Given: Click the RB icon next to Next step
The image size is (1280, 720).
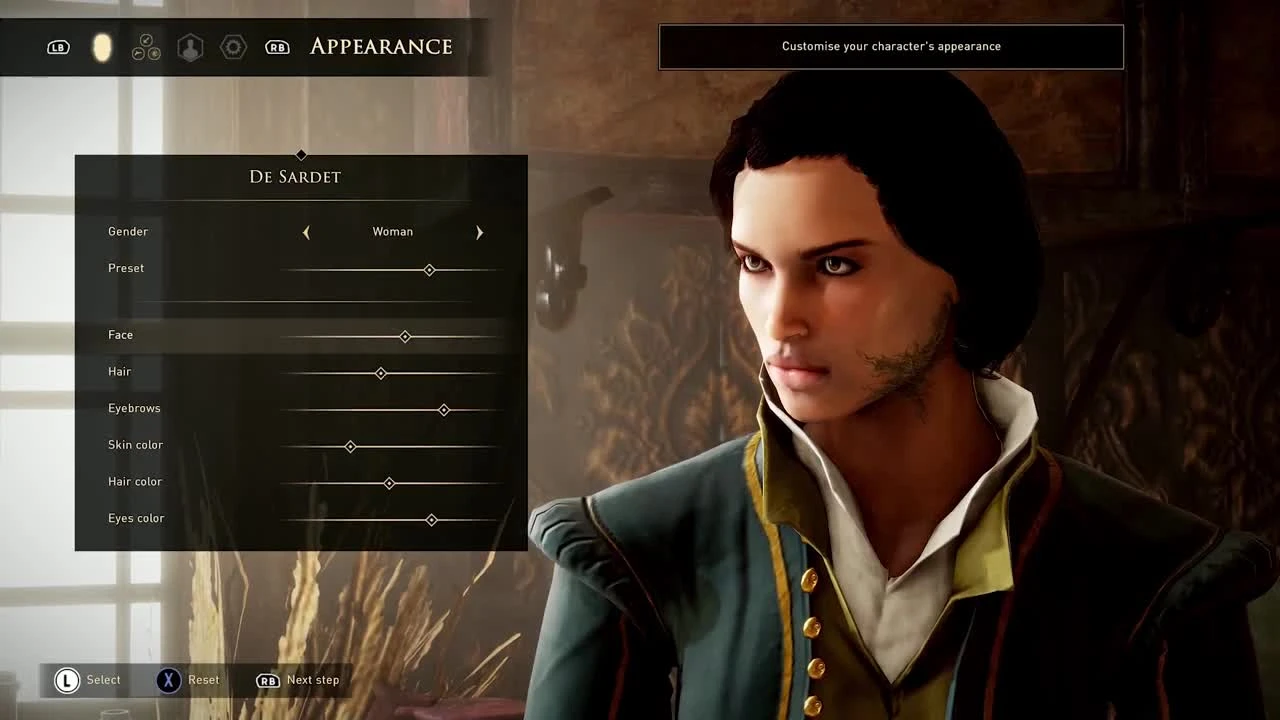Looking at the screenshot, I should point(267,680).
